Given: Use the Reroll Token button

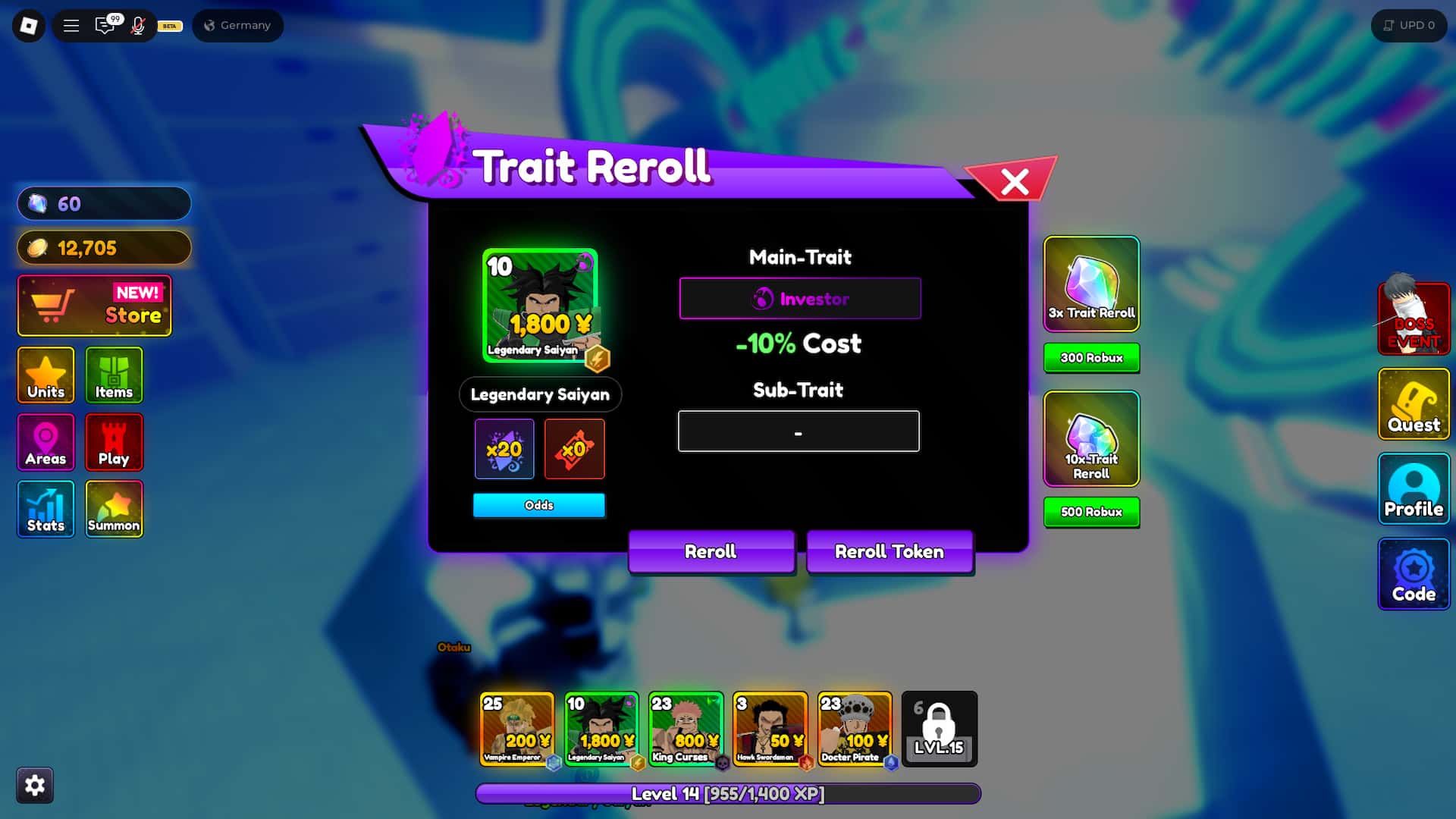Looking at the screenshot, I should (889, 551).
